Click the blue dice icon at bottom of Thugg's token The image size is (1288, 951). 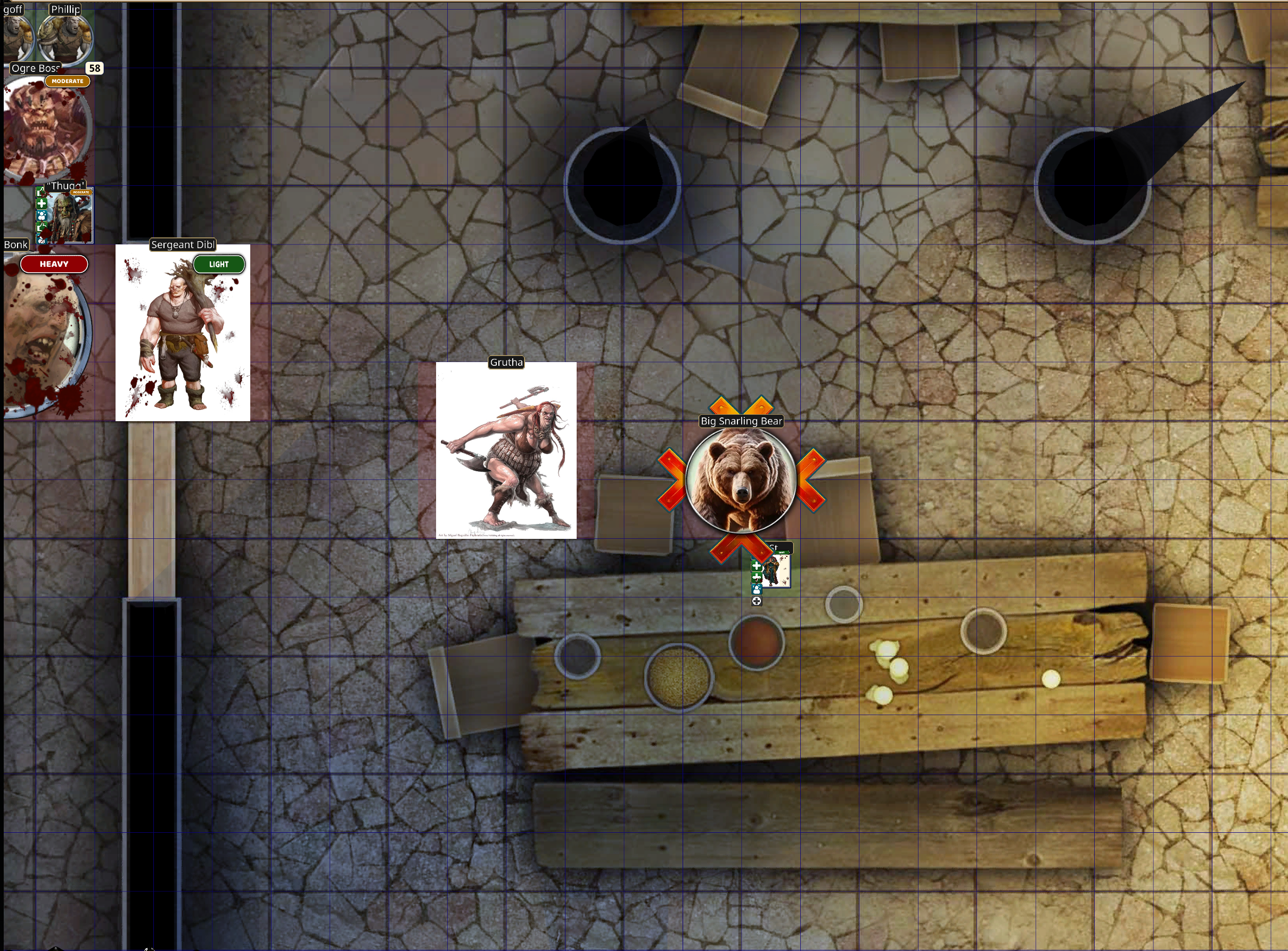(x=42, y=241)
